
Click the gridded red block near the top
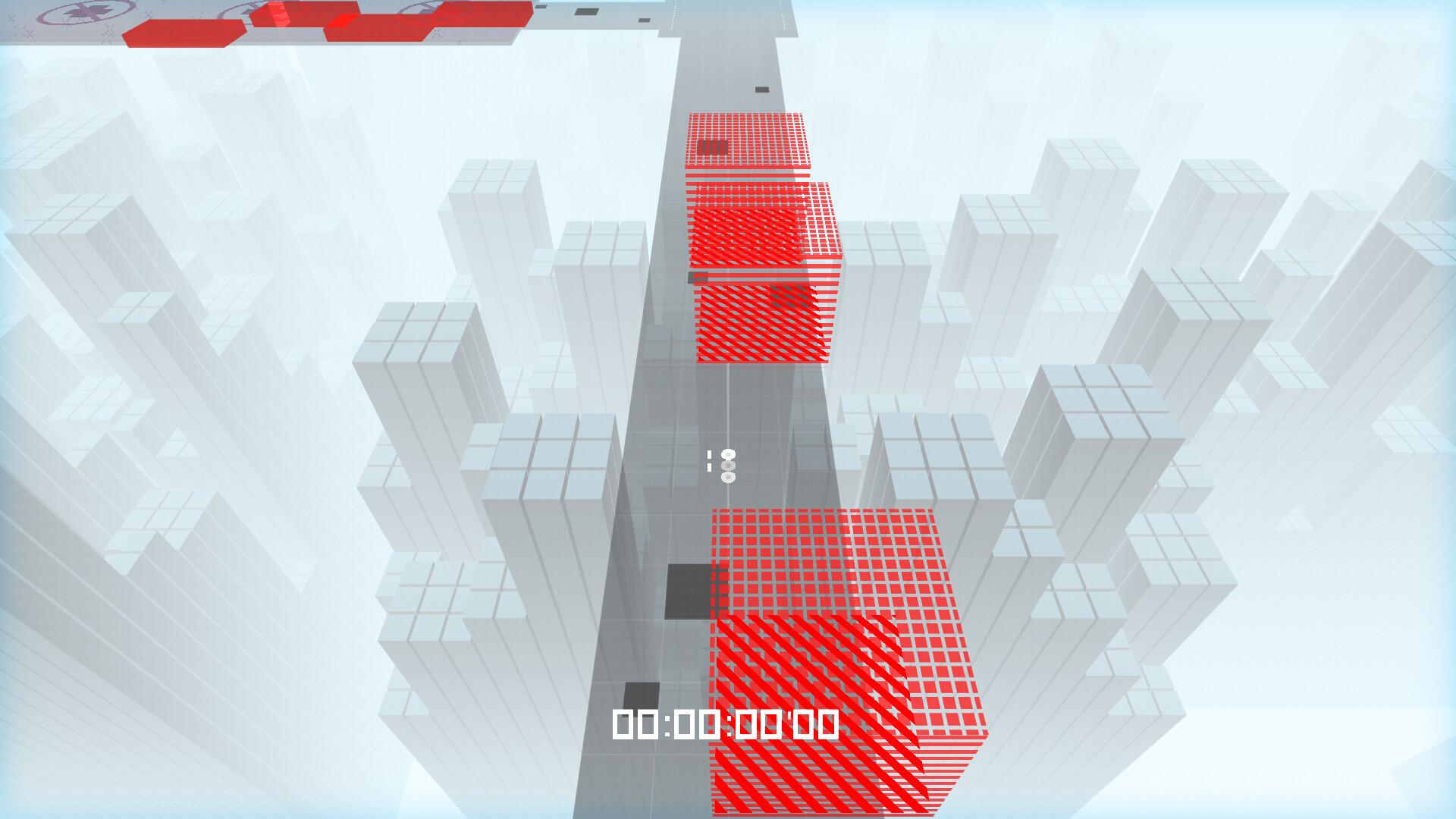coord(747,140)
